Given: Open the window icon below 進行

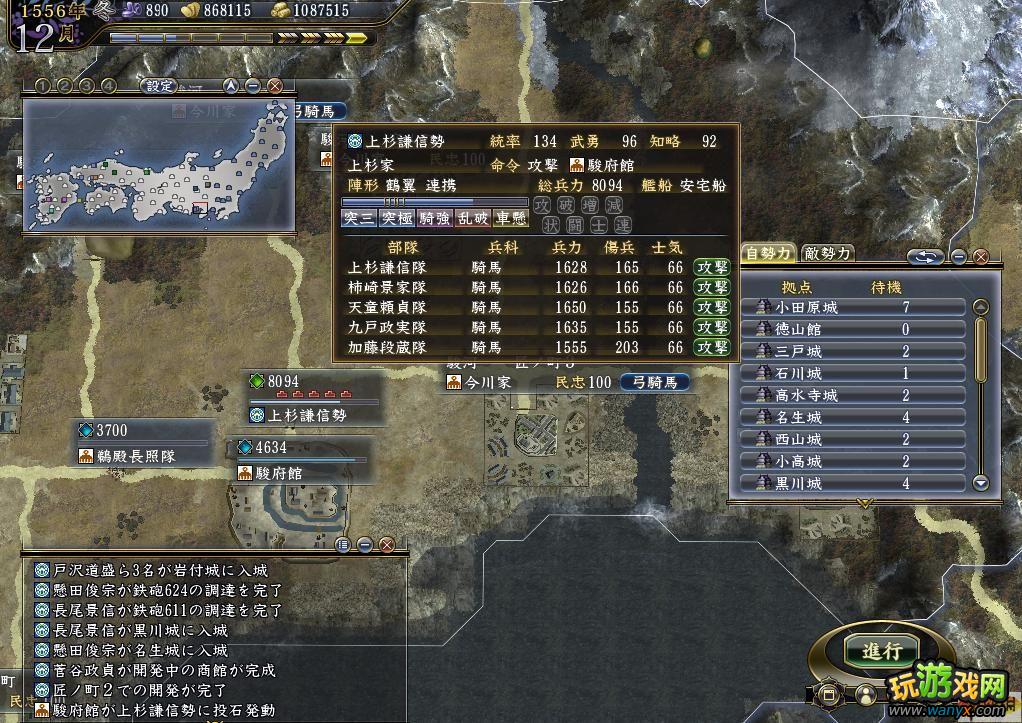Looking at the screenshot, I should tap(829, 692).
